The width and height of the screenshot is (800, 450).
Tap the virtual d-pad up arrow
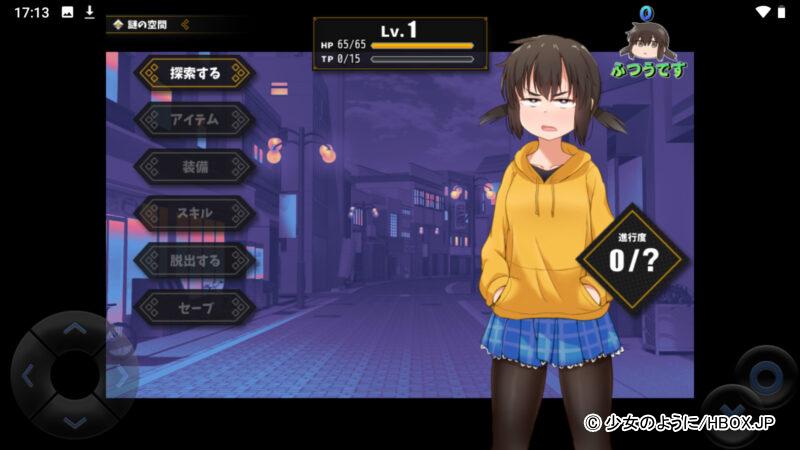[x=75, y=328]
